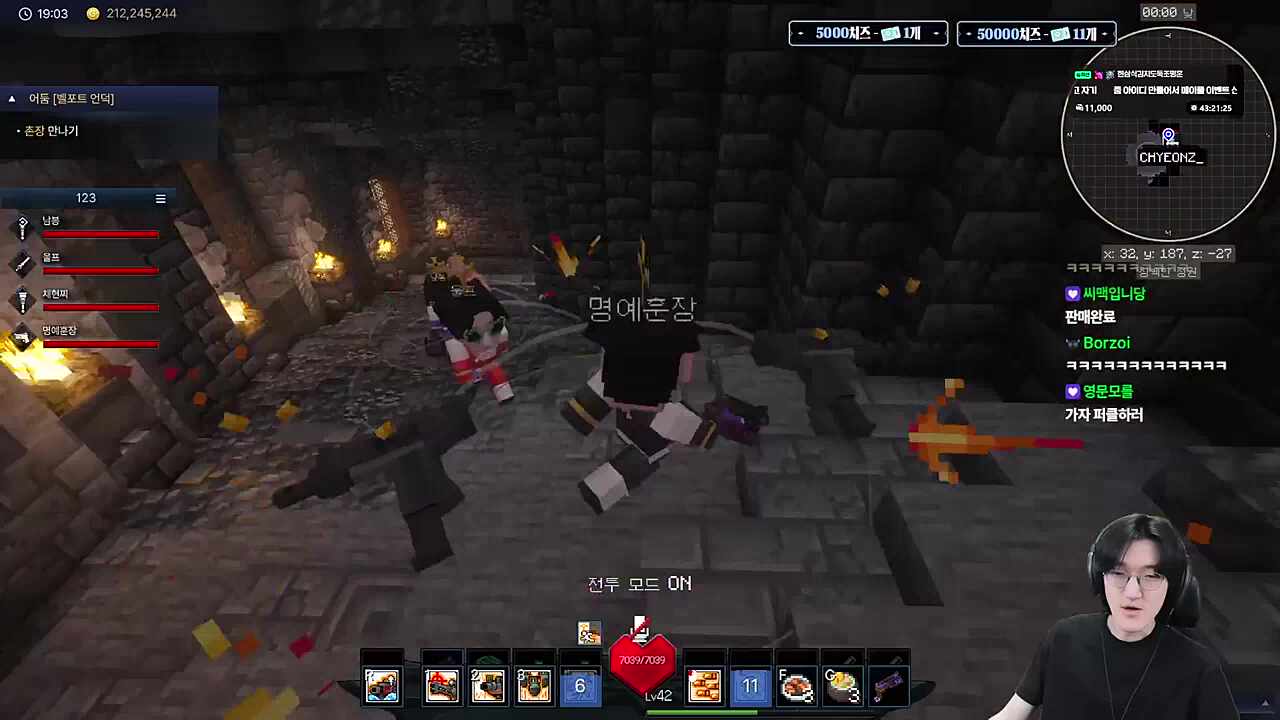Select the orange ammo skill slot
1280x720 pixels.
[x=704, y=686]
